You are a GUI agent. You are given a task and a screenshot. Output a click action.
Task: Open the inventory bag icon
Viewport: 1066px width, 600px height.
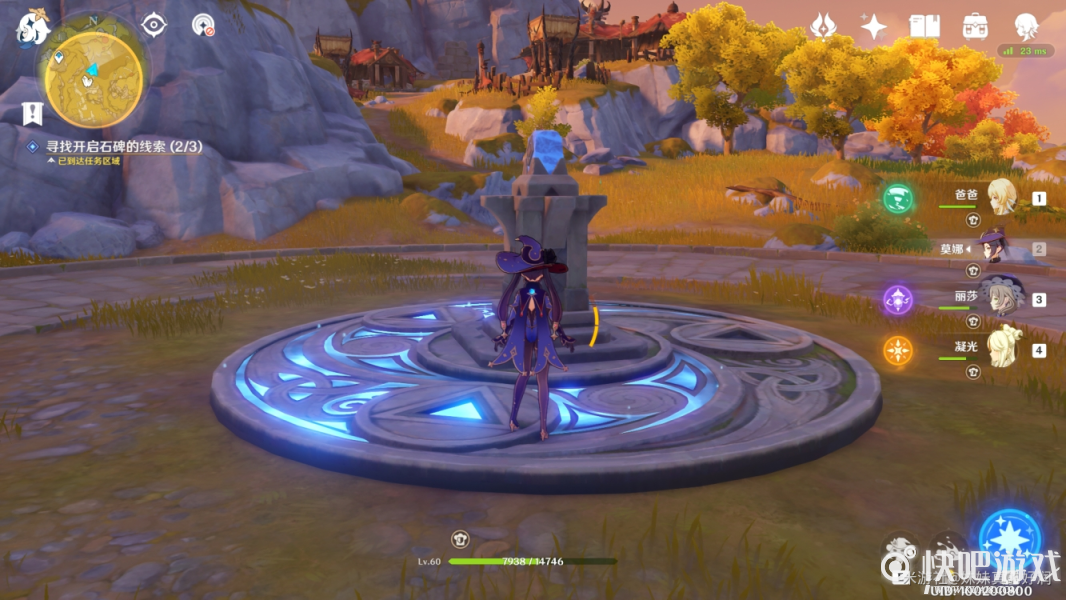click(975, 27)
